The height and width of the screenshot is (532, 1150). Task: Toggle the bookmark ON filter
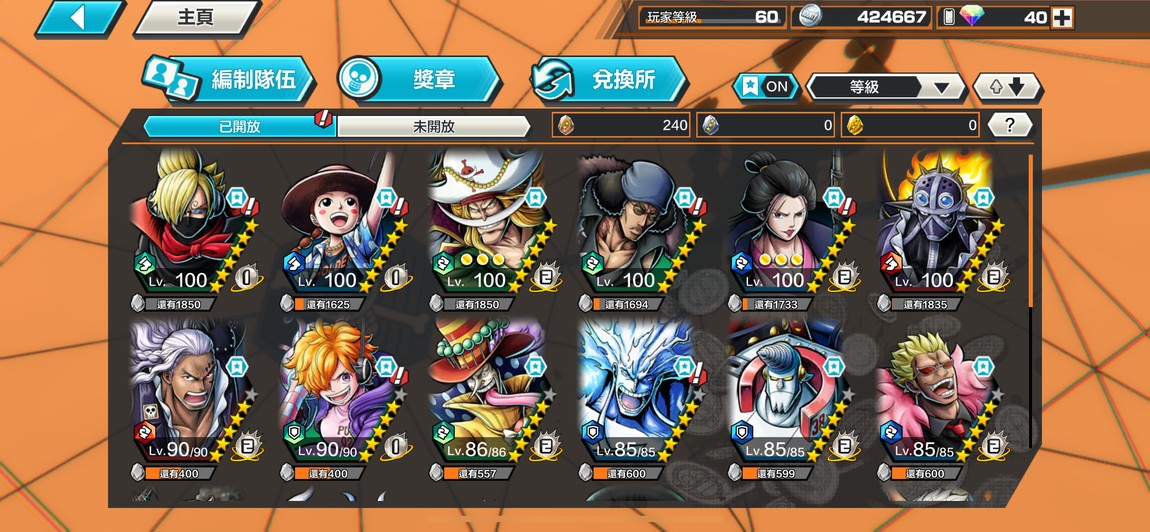point(765,86)
